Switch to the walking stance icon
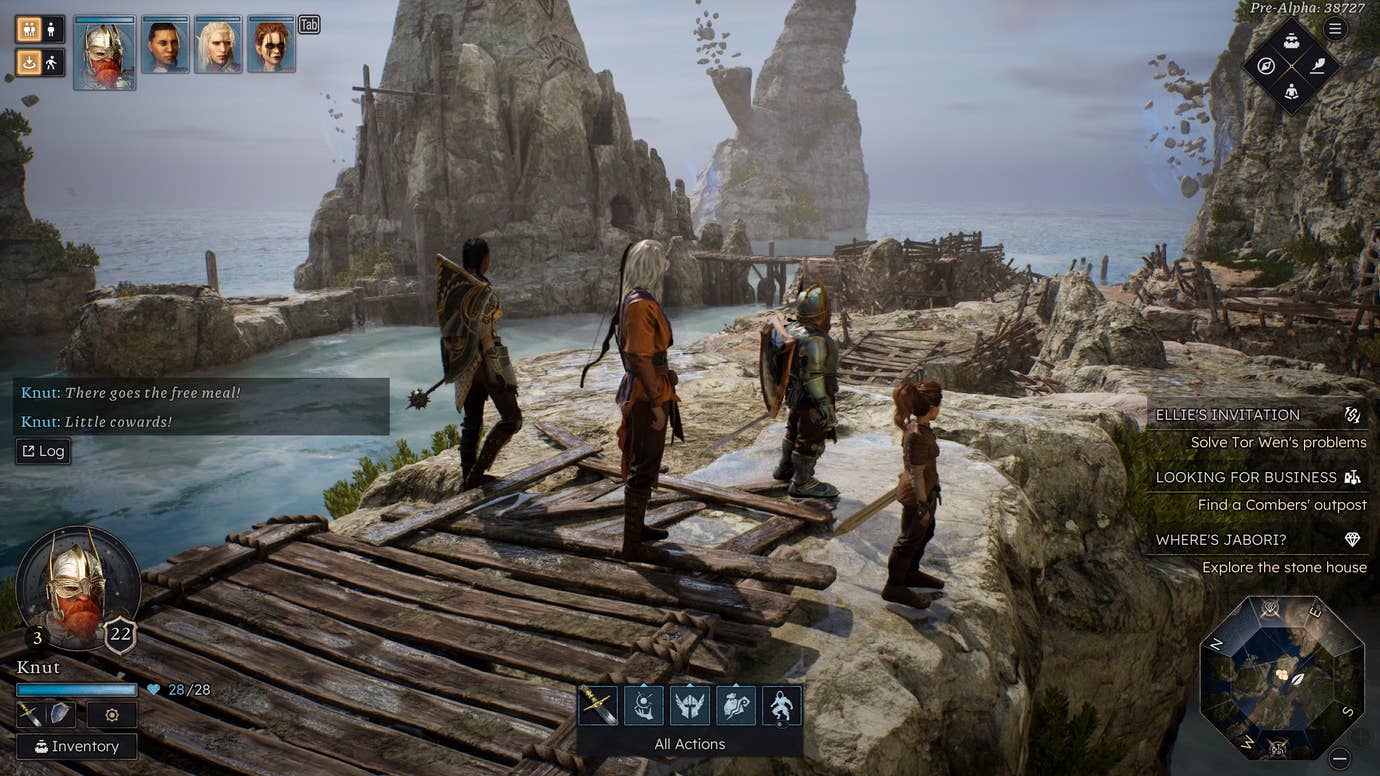The width and height of the screenshot is (1380, 776). point(53,63)
